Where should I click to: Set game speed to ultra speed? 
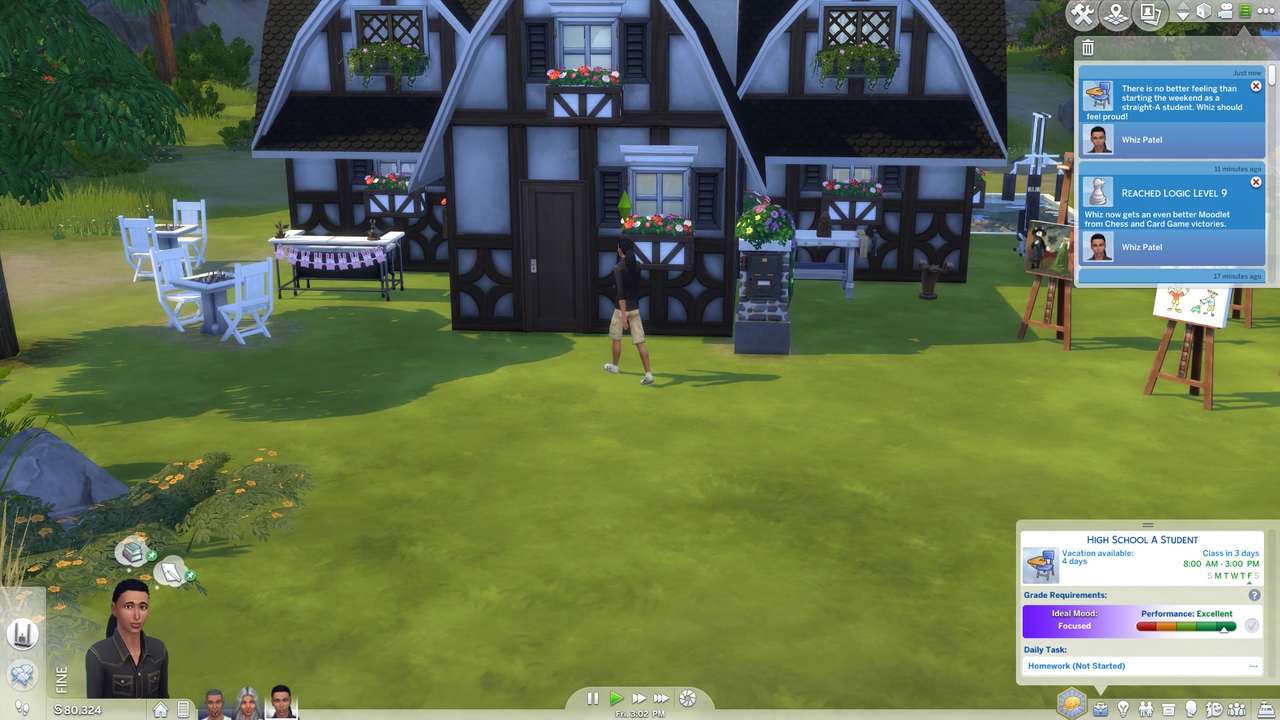coord(661,699)
